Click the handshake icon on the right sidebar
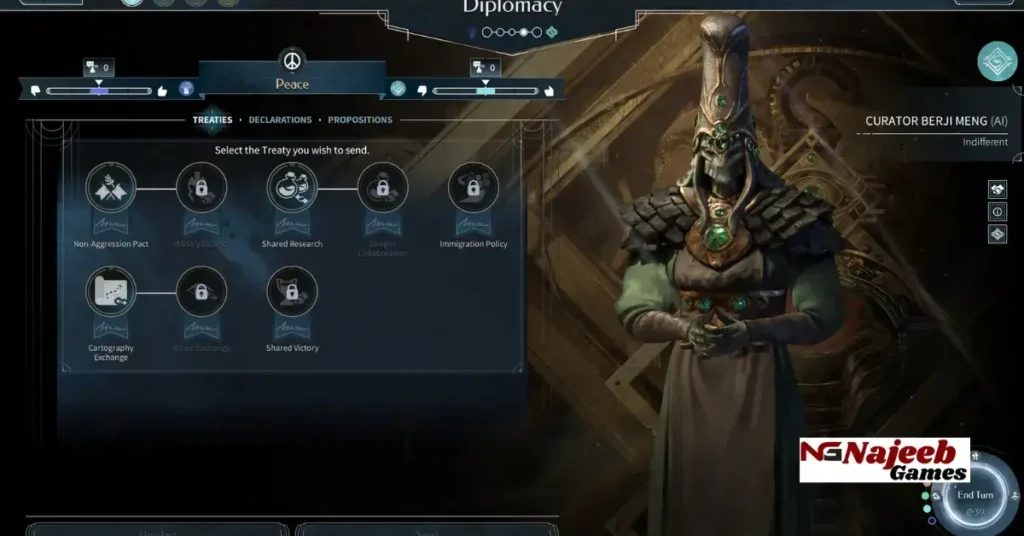 click(x=997, y=189)
